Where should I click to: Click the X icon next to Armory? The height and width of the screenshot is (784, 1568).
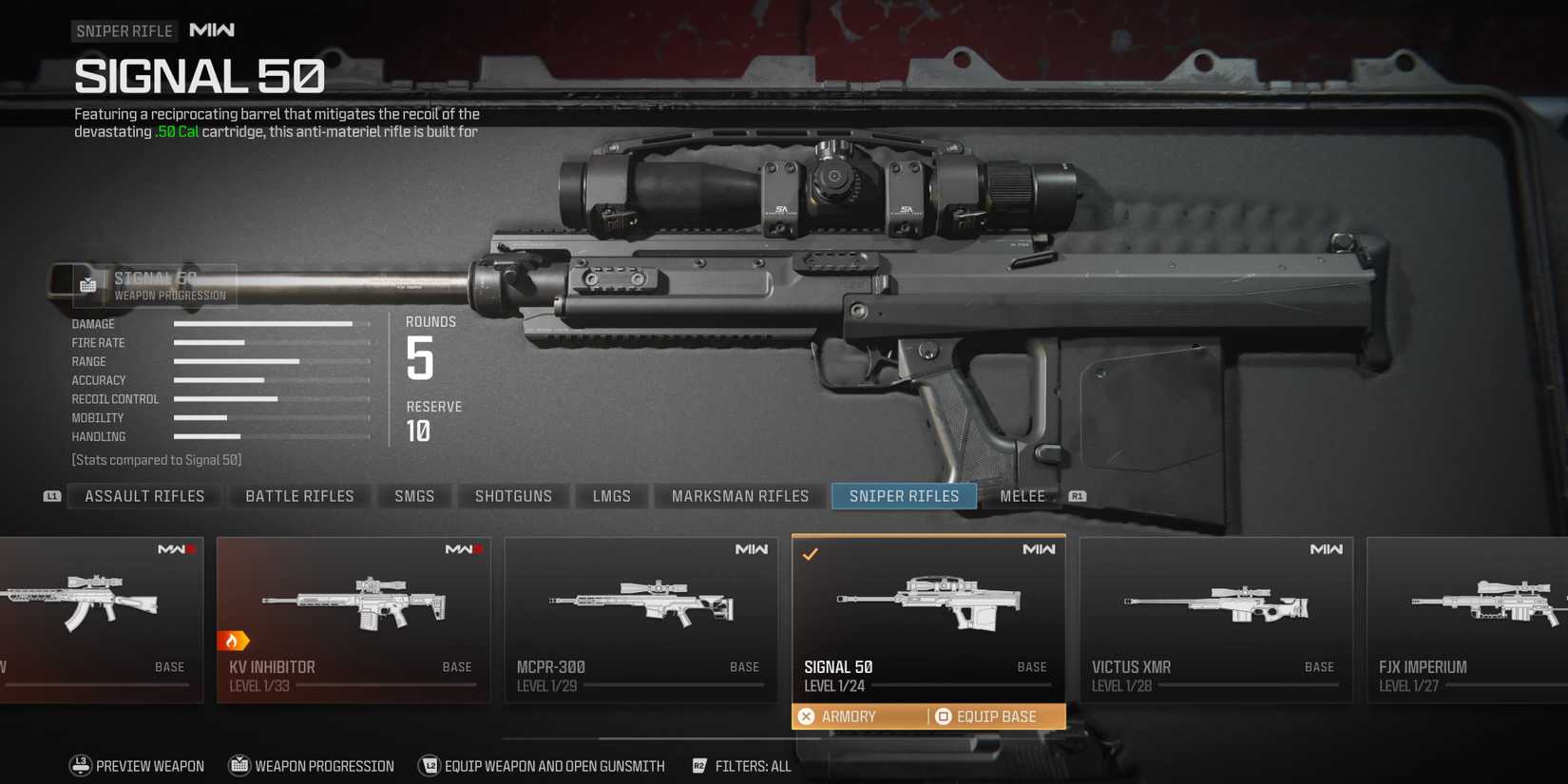point(807,716)
